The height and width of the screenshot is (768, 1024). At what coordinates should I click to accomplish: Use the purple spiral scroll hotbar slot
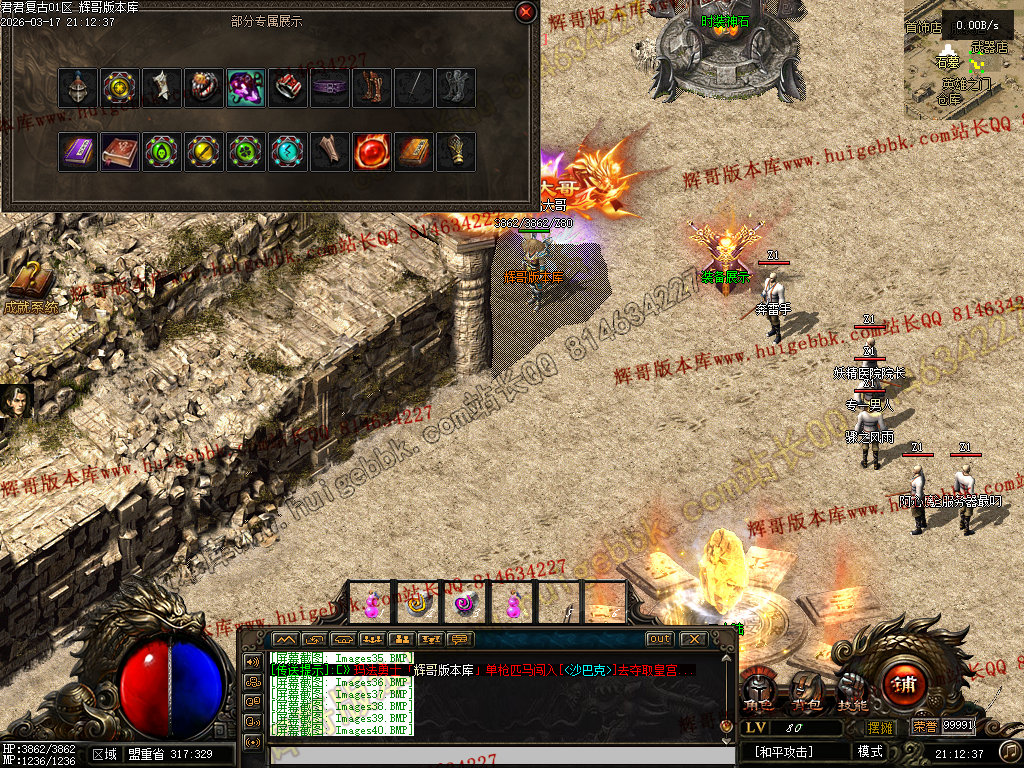[x=464, y=603]
